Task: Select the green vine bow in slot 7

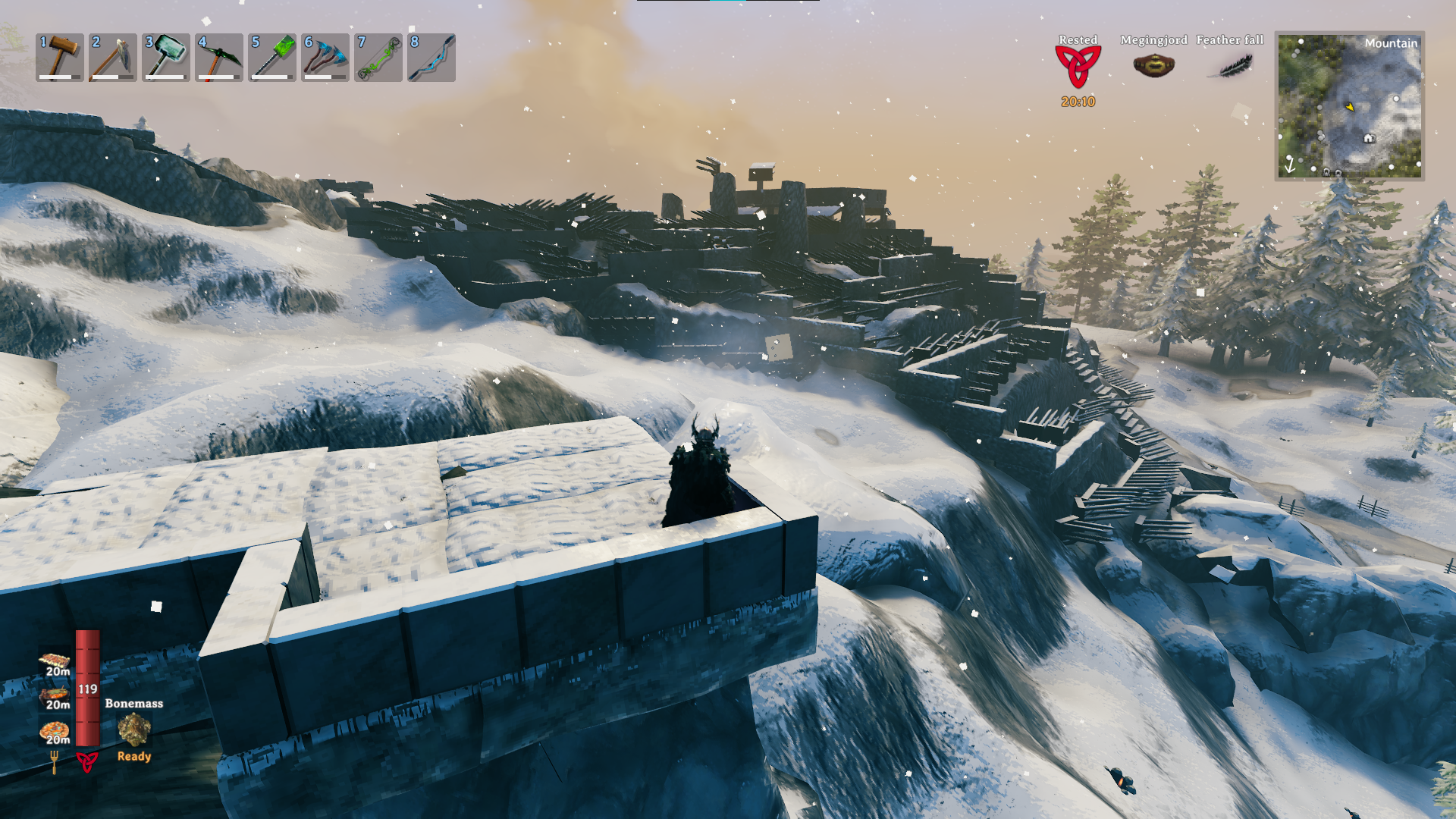Action: pyautogui.click(x=378, y=57)
